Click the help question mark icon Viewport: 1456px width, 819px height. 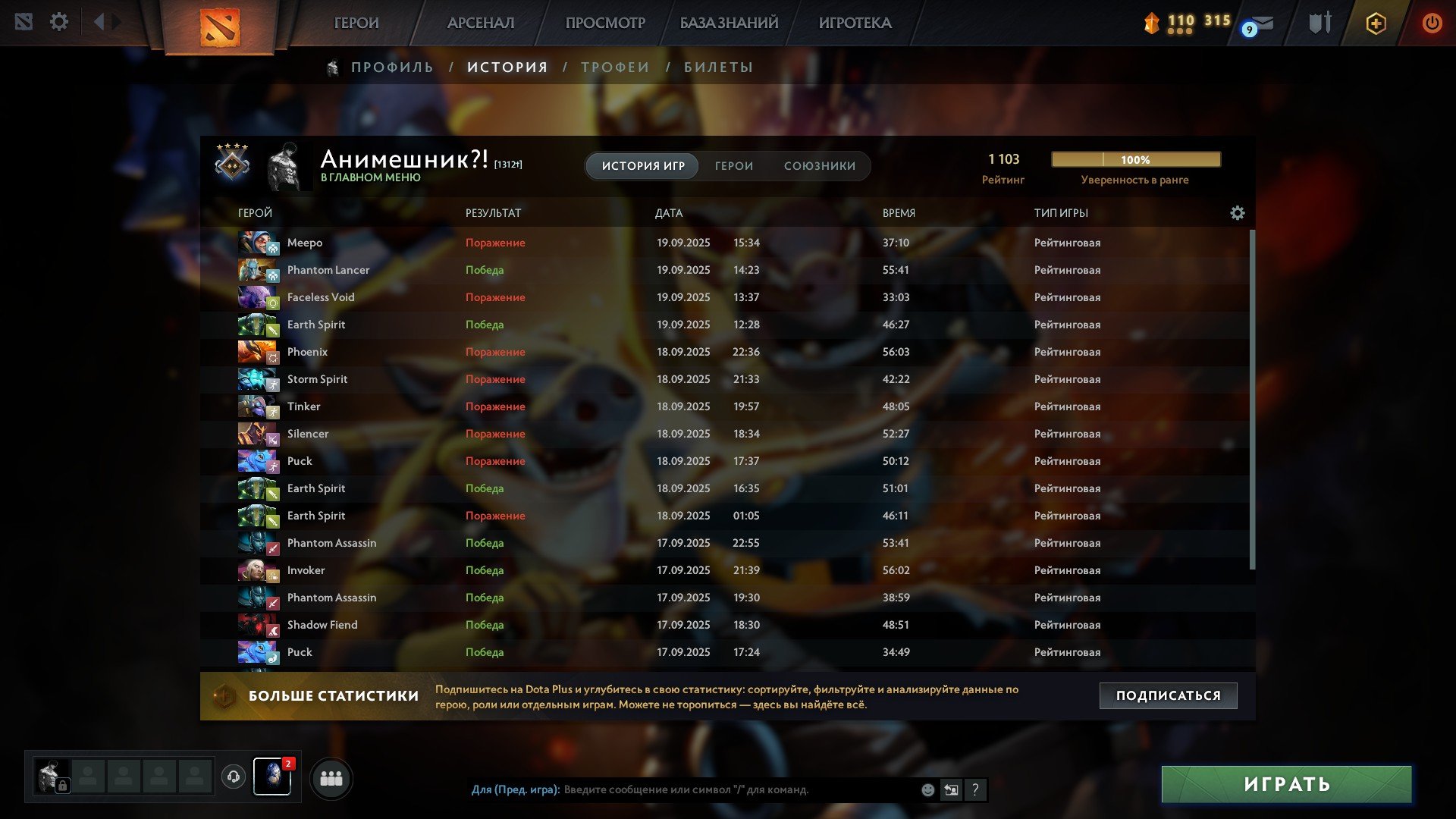pos(975,790)
